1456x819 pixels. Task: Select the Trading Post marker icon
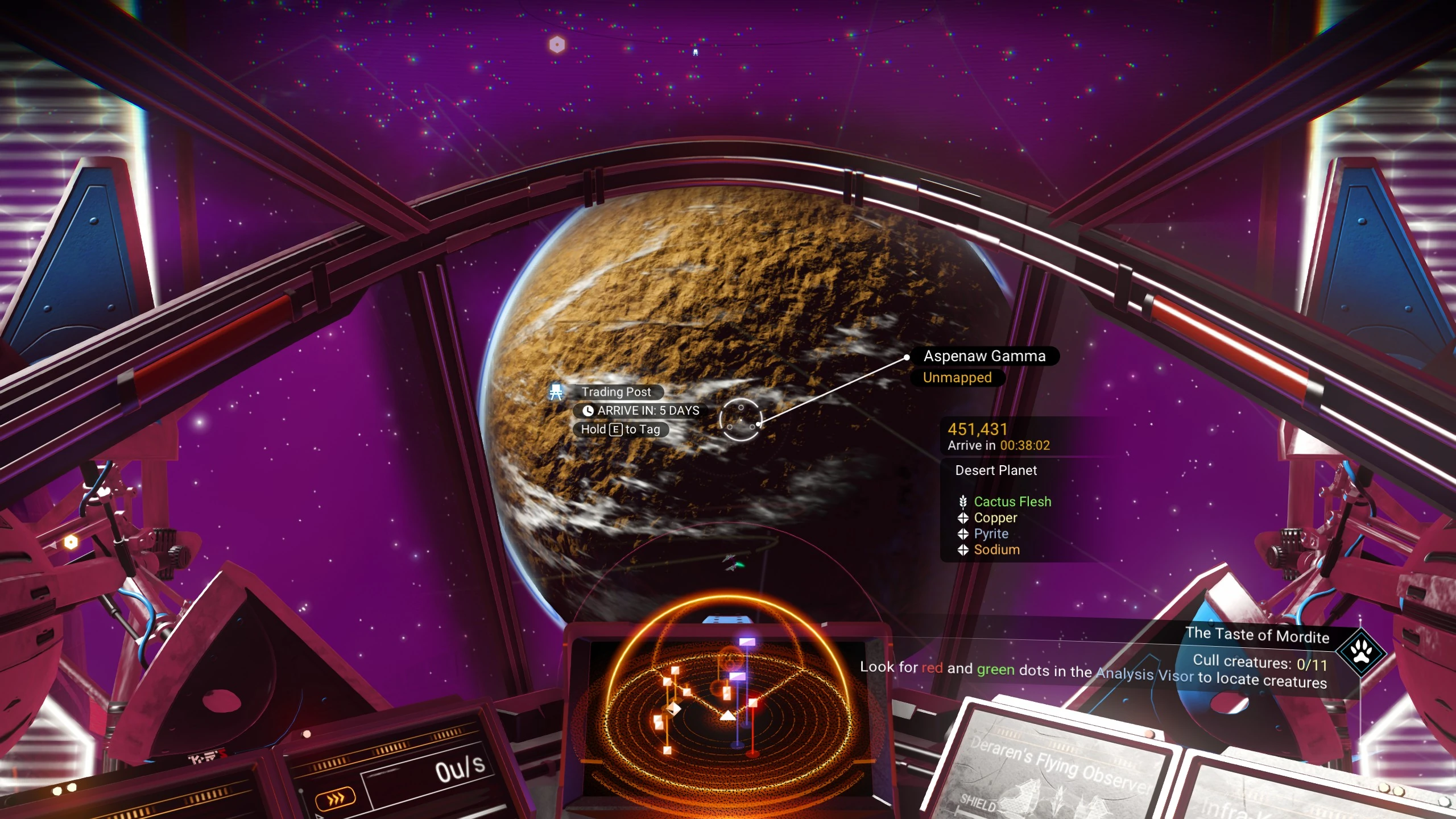[x=556, y=392]
